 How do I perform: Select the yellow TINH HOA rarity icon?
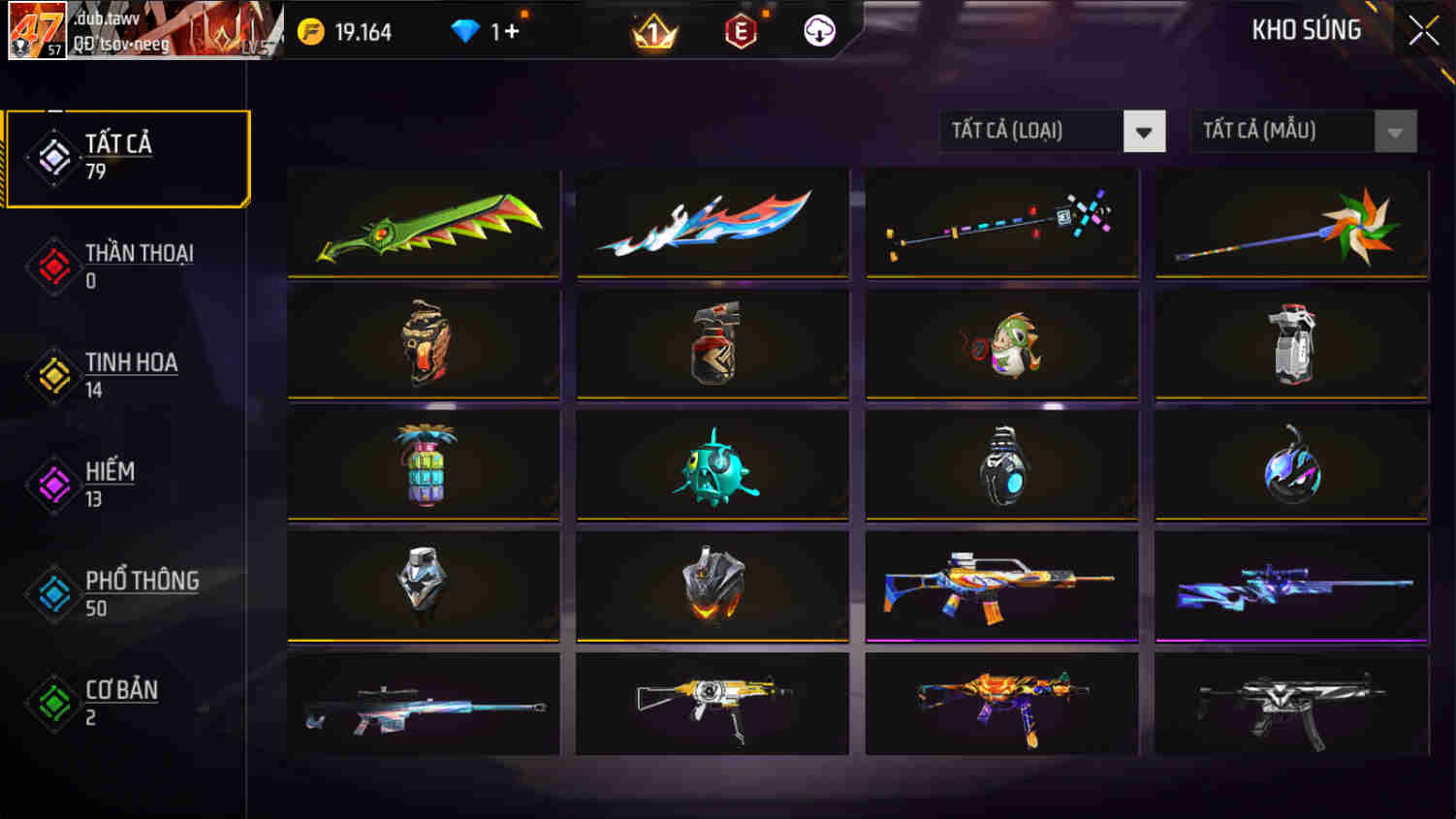[53, 376]
